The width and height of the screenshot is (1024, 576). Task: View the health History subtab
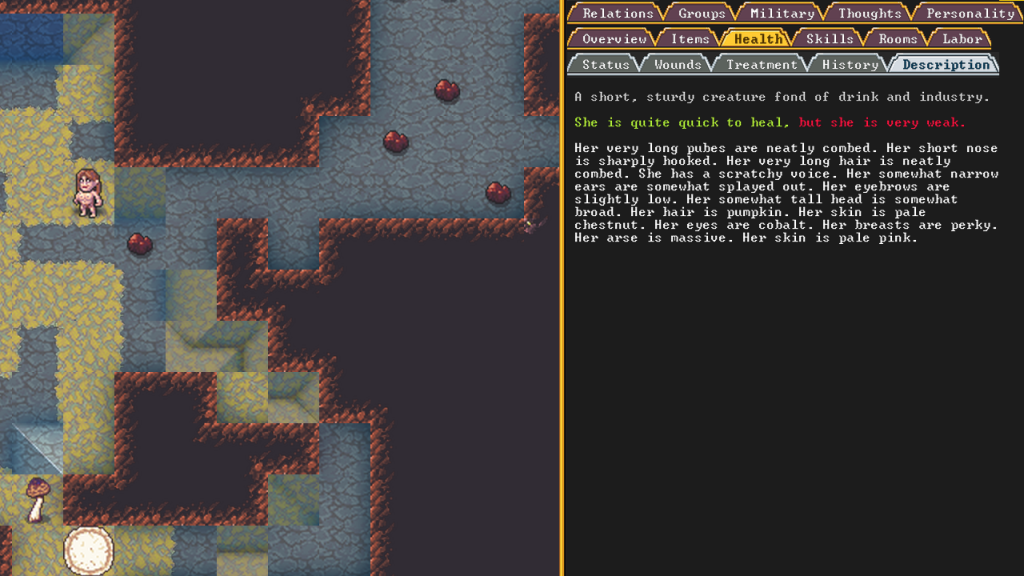[849, 65]
